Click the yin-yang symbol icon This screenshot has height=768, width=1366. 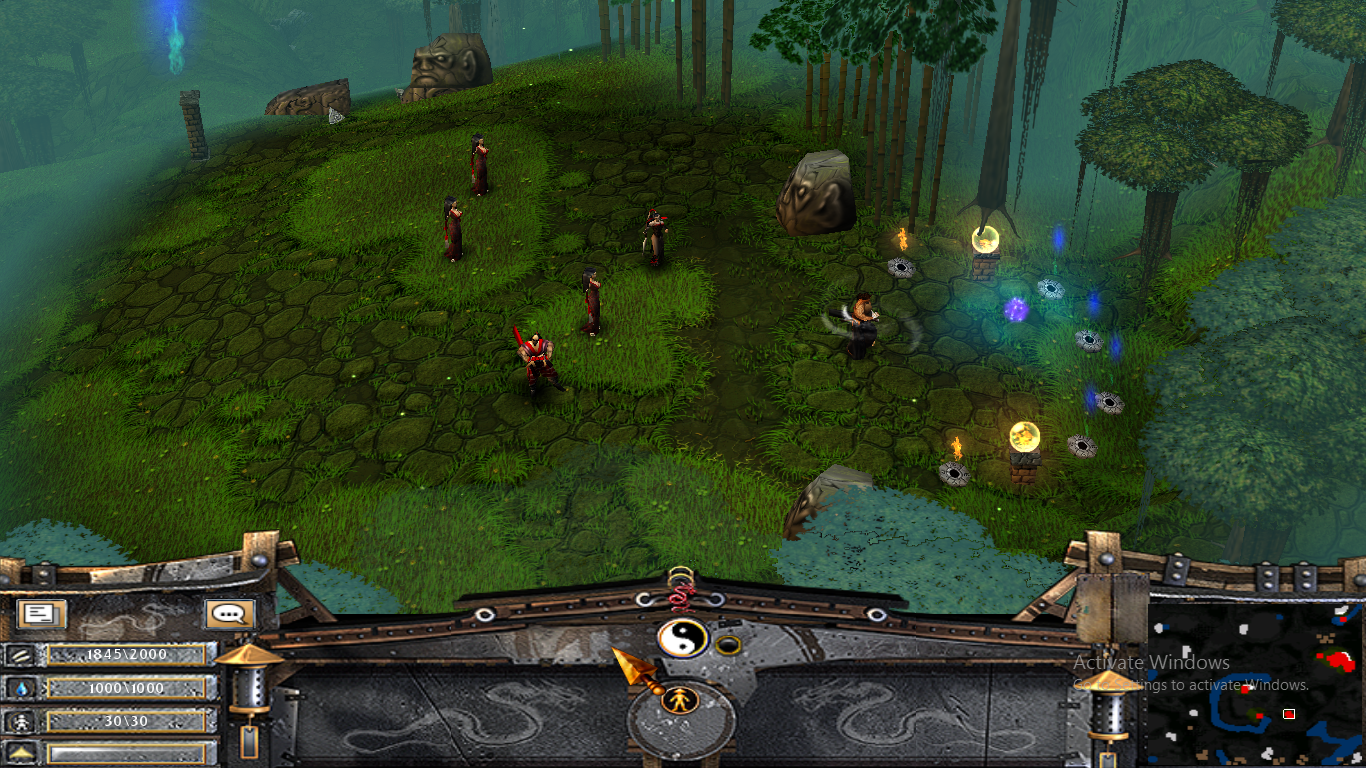pyautogui.click(x=682, y=638)
